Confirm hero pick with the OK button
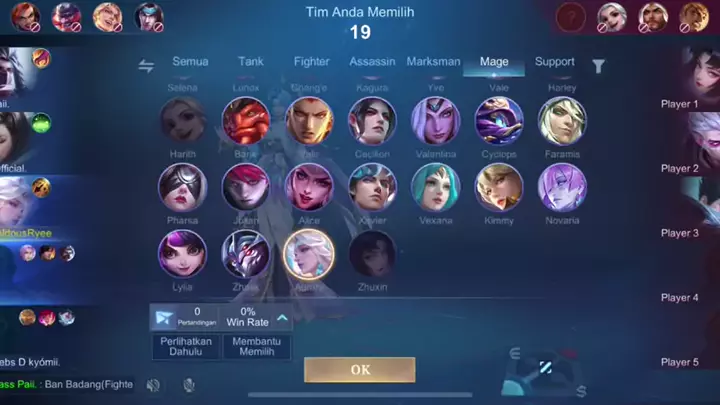The height and width of the screenshot is (405, 720). pyautogui.click(x=360, y=369)
